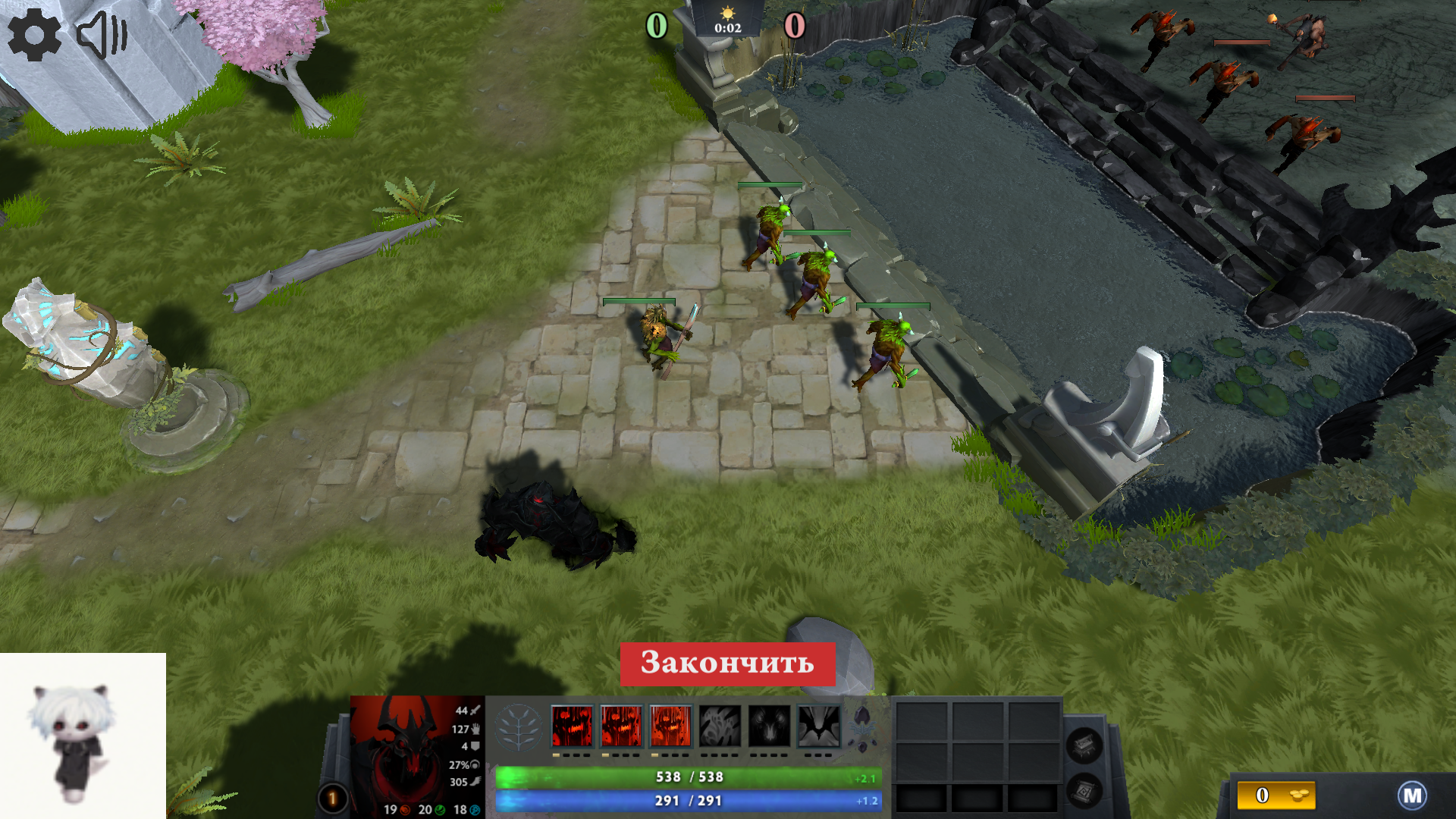Click the courier chest icon
This screenshot has height=819, width=1456.
[1084, 745]
